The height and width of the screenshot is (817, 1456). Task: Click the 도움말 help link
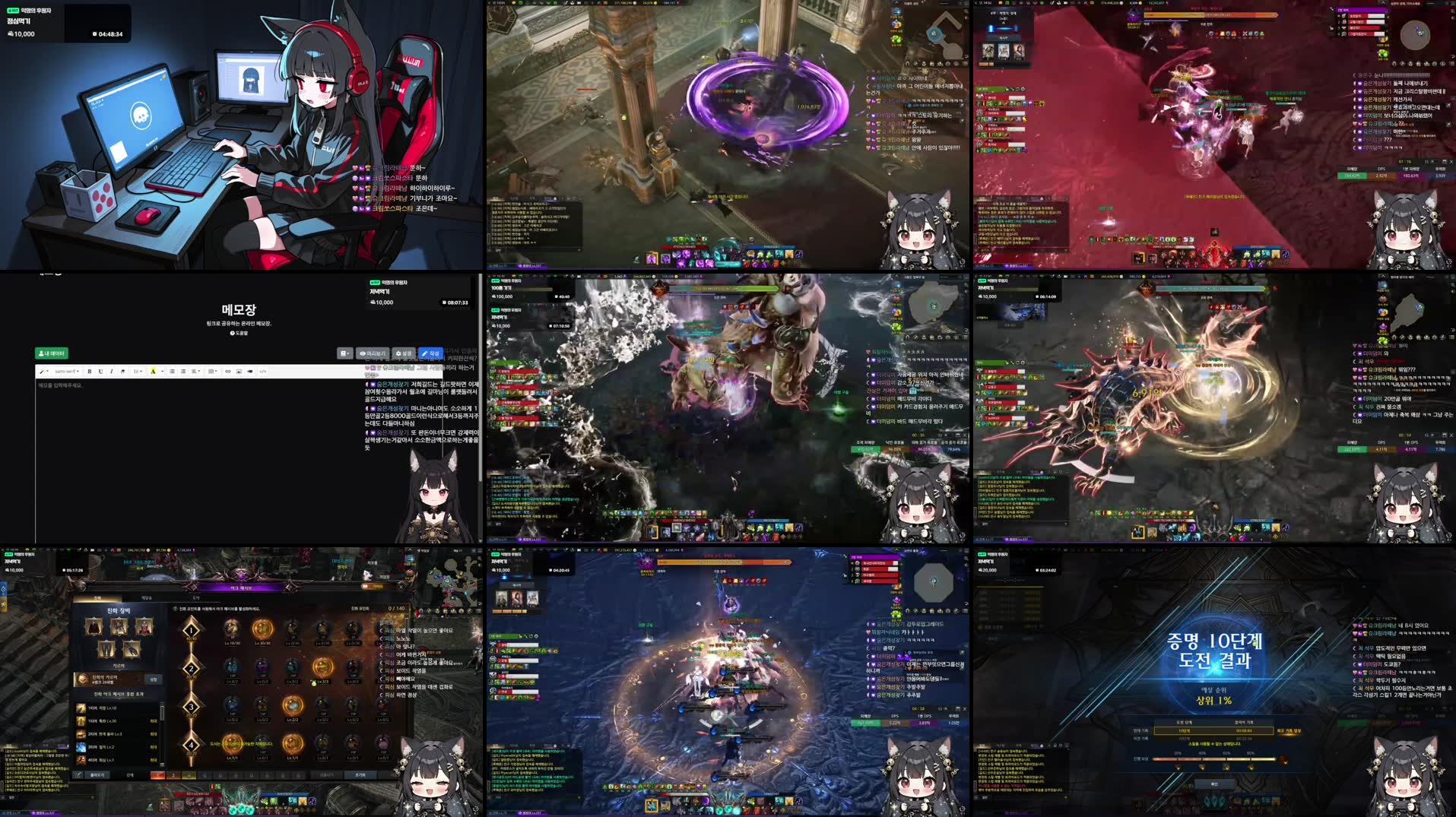tap(239, 333)
